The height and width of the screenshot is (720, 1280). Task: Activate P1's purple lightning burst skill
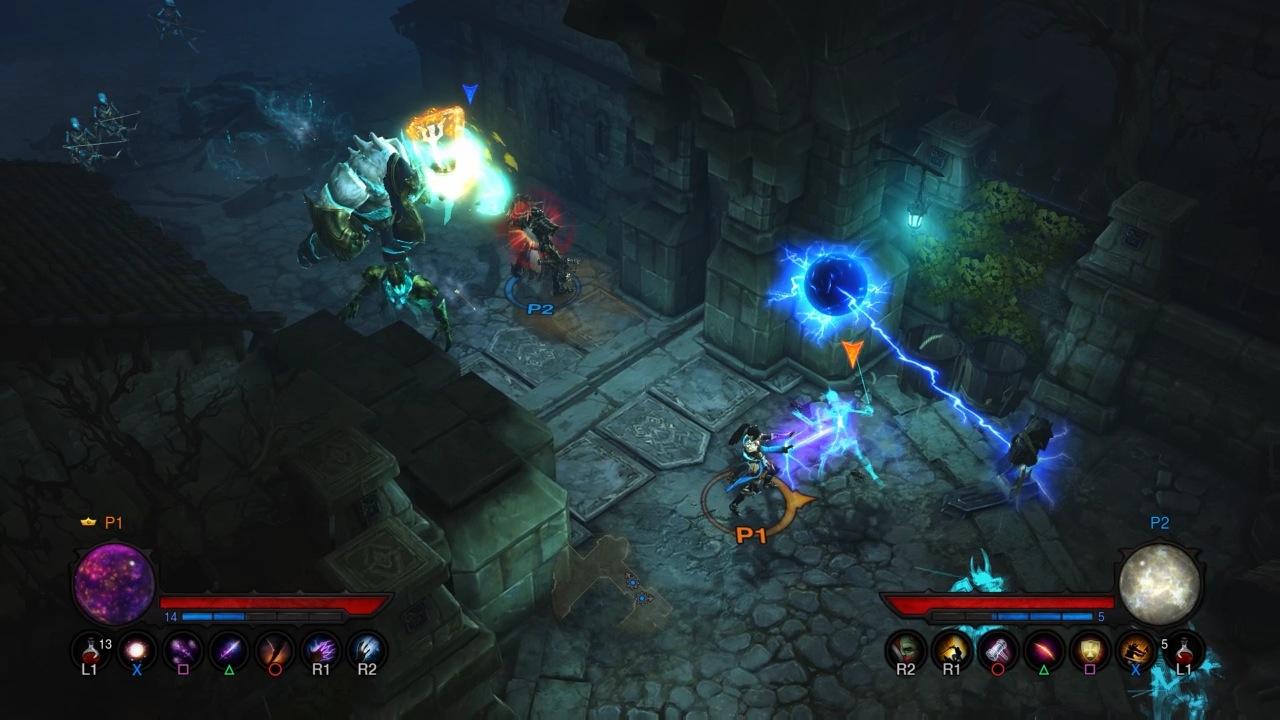(320, 650)
